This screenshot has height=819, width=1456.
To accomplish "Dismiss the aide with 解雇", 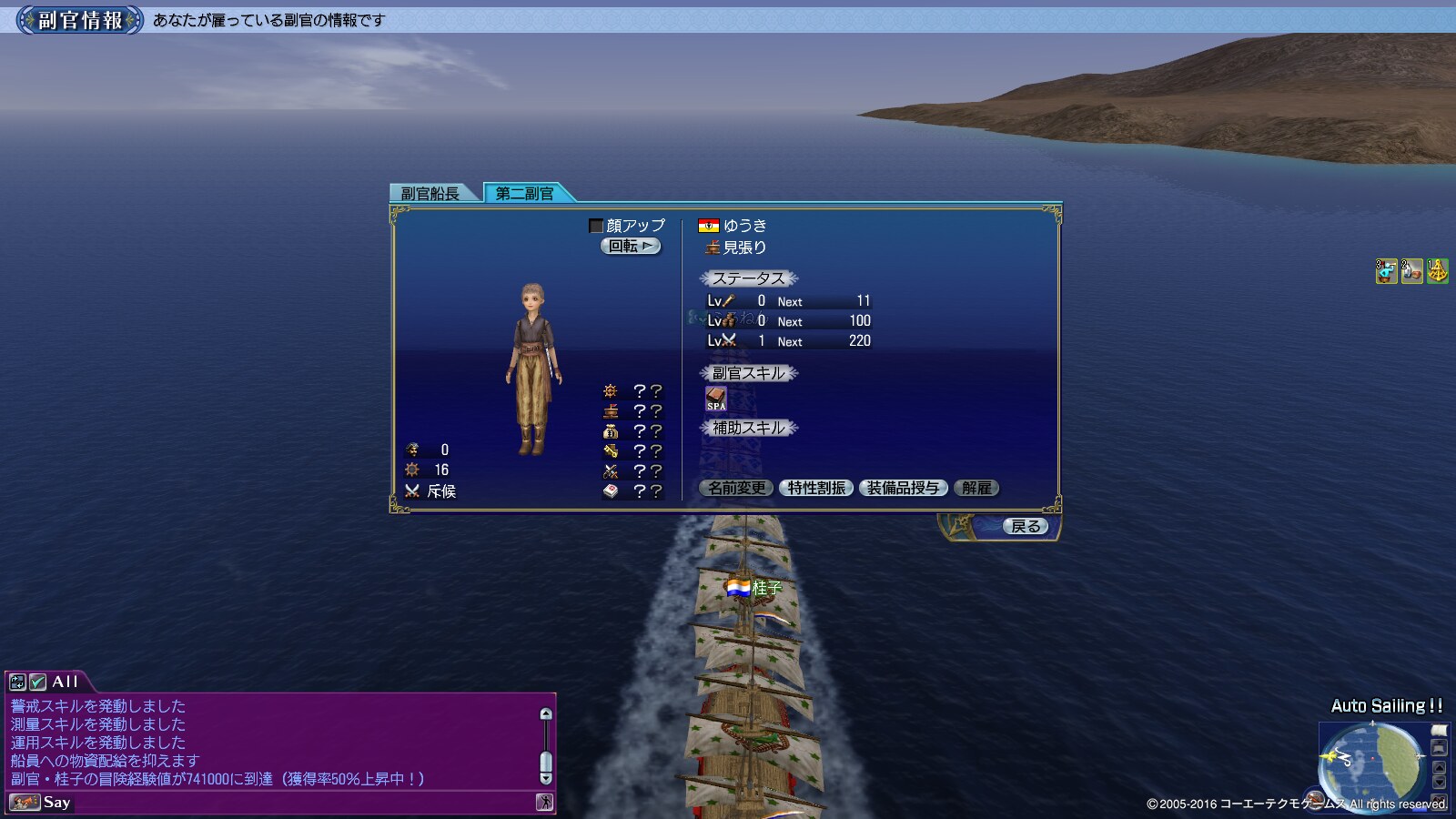I will [x=976, y=489].
